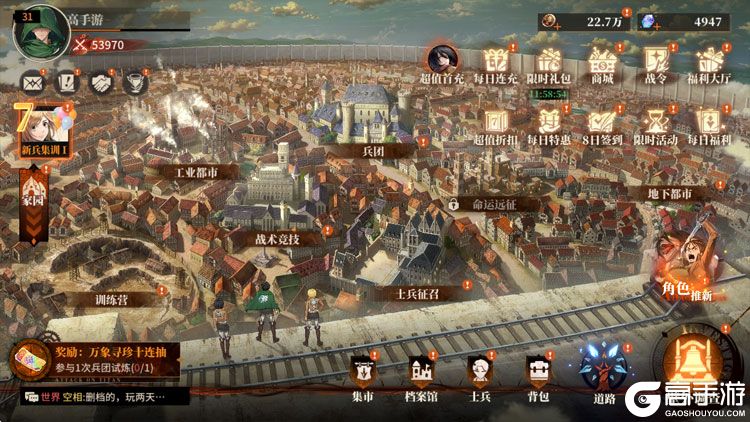Screen dimensions: 750x422
Task: Open the 超值首充 first-recharge offer
Action: point(440,60)
